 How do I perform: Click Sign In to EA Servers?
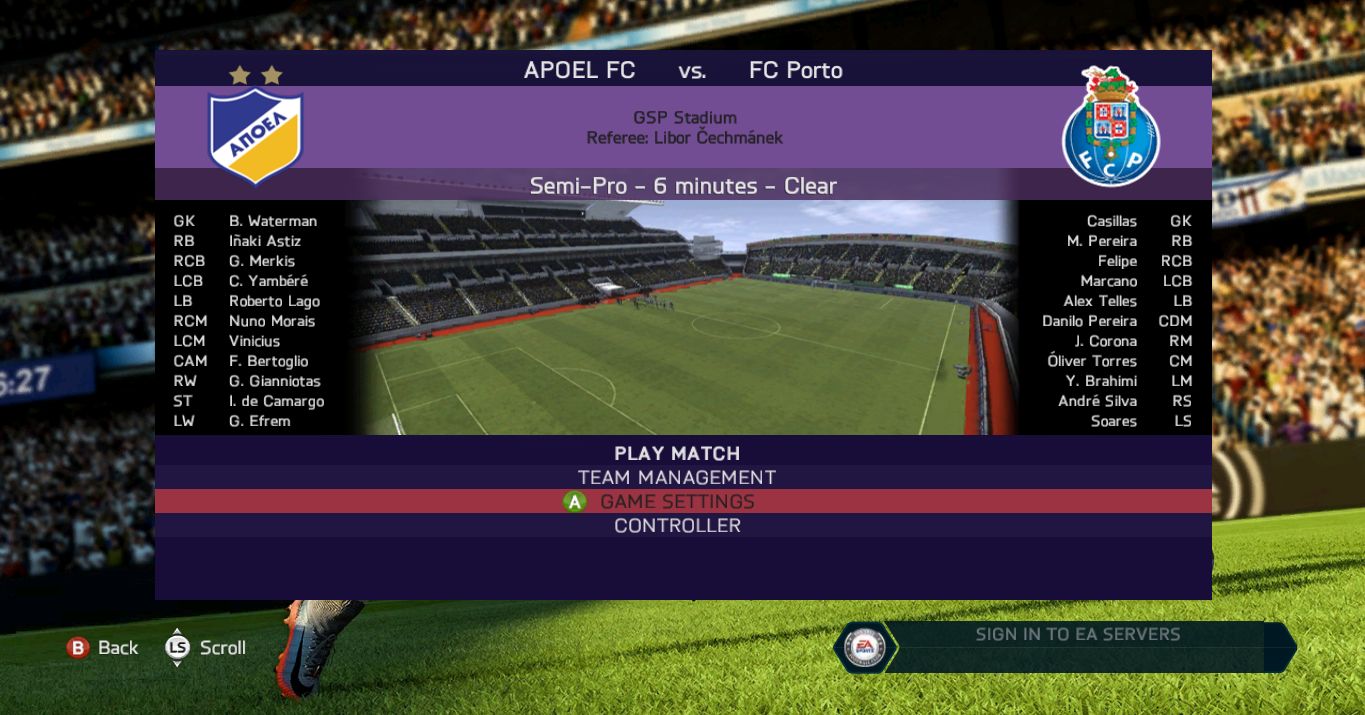[1077, 634]
